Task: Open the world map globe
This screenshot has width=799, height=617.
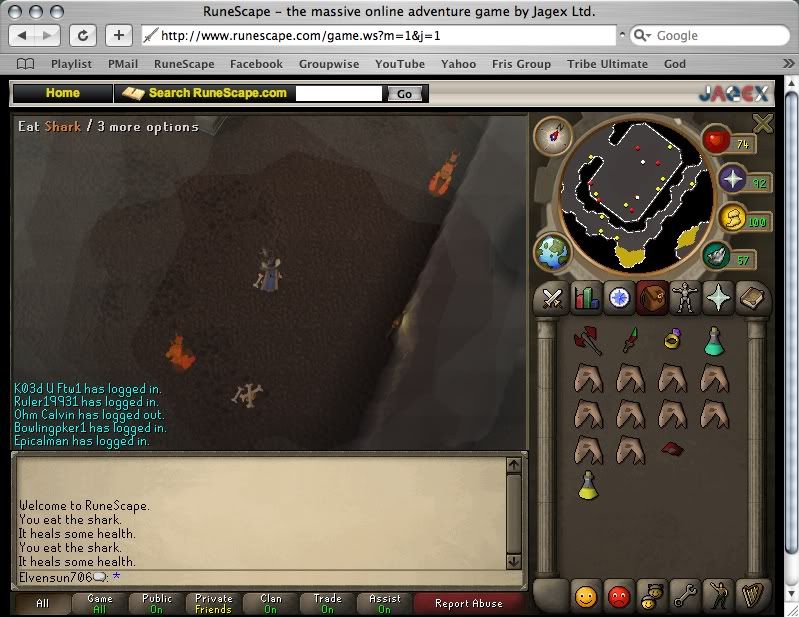Action: click(553, 252)
